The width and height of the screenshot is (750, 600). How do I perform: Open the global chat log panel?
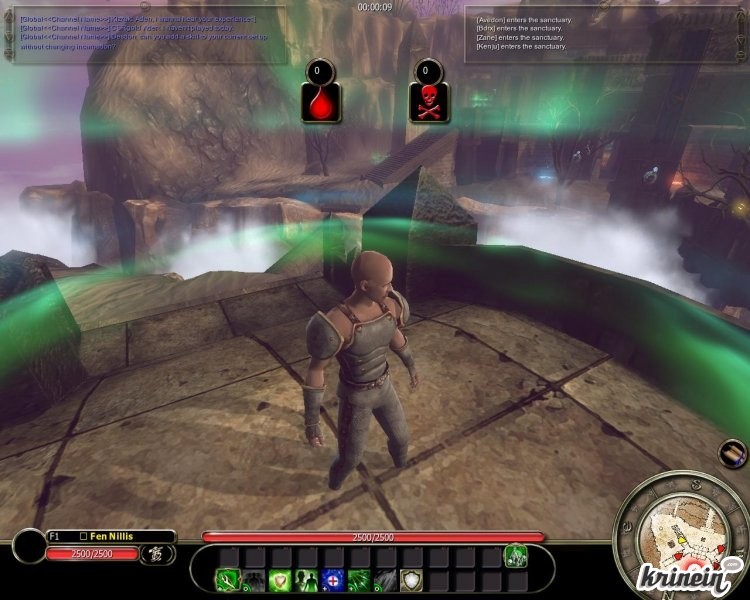point(150,32)
